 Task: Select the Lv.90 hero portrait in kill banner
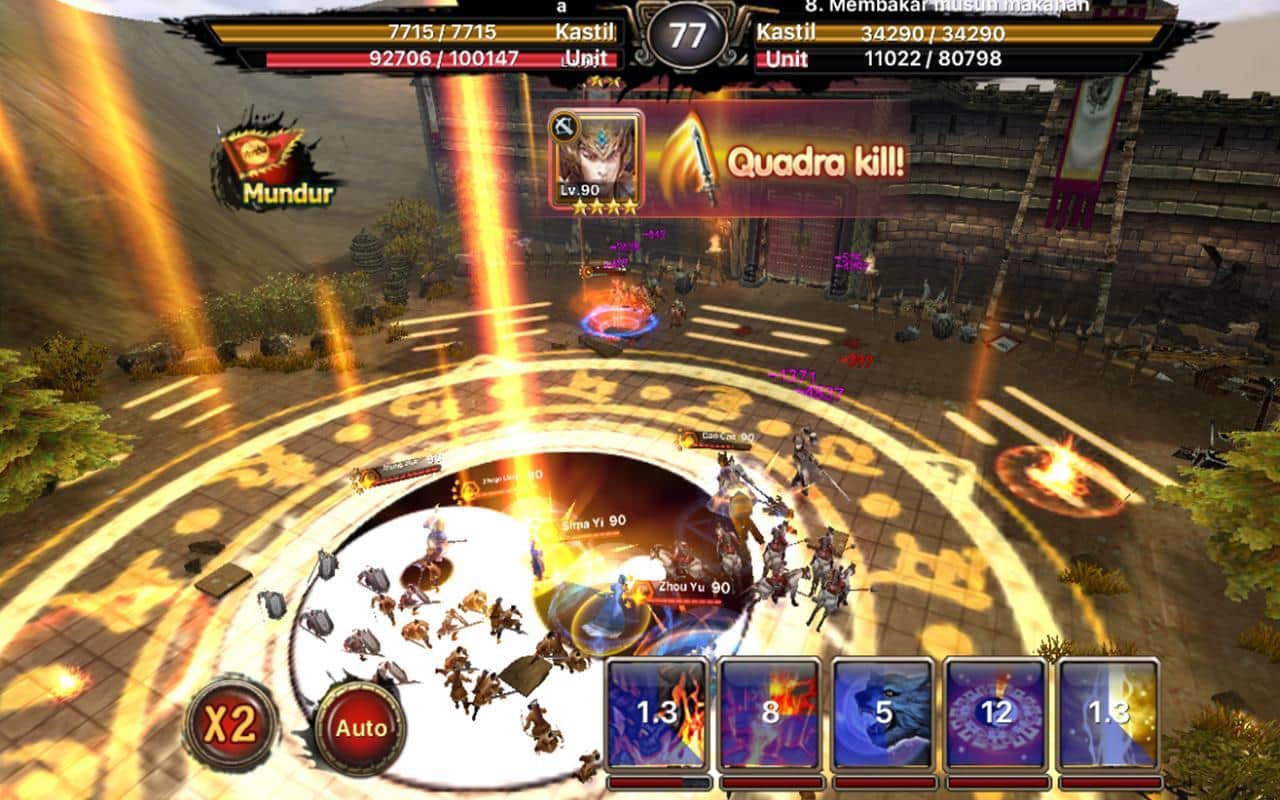pos(596,160)
